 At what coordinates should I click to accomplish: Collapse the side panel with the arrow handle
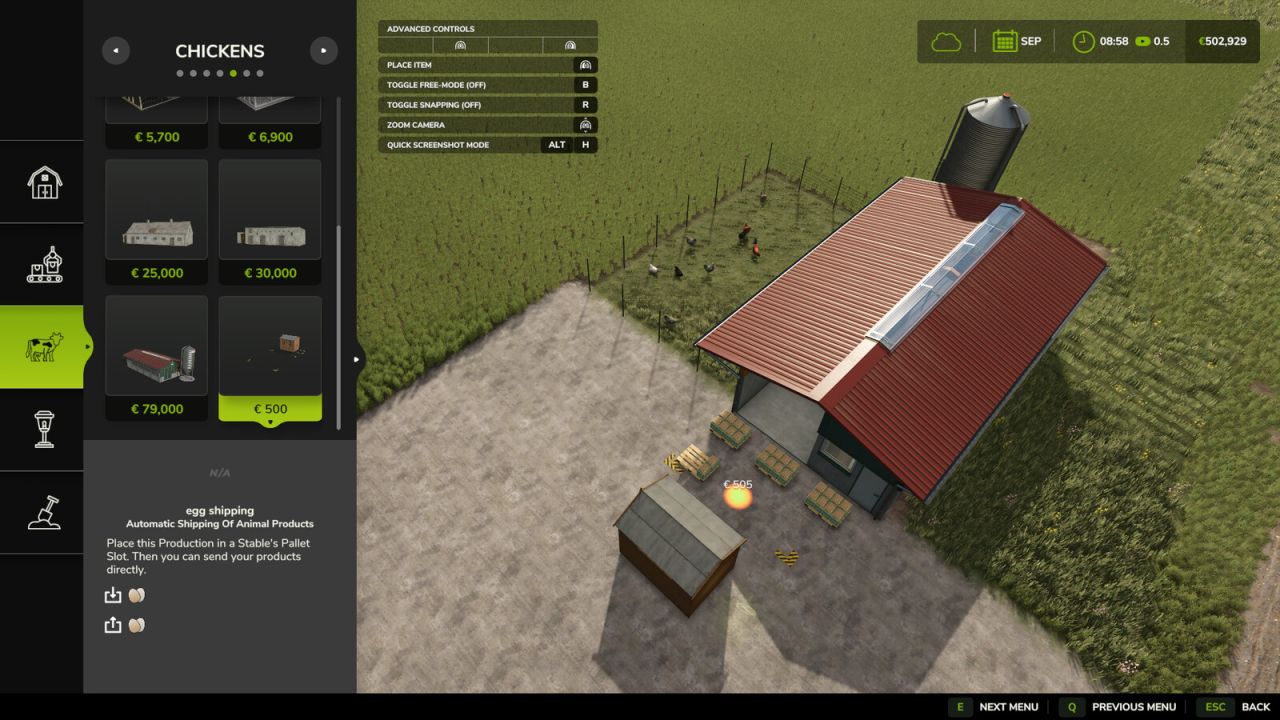[x=358, y=359]
